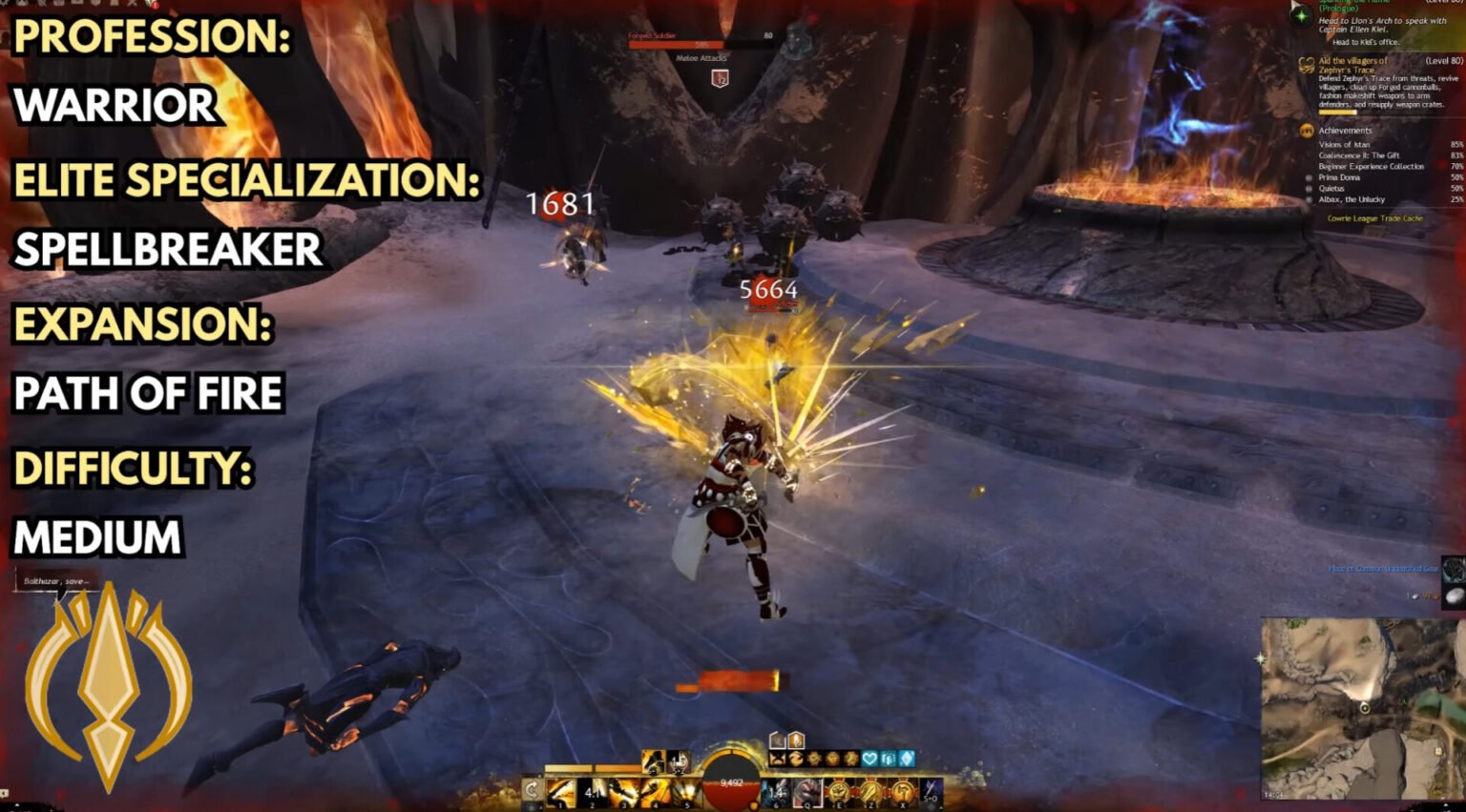Activate weapon skill slot 1
The image size is (1466, 812).
[561, 792]
